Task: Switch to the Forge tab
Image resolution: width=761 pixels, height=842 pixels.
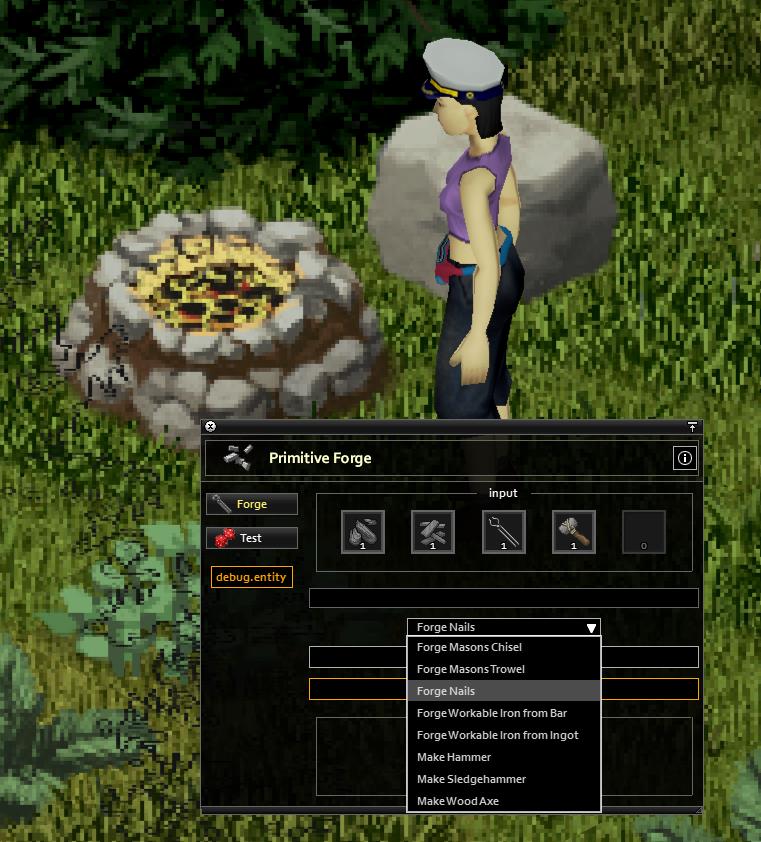Action: click(x=252, y=504)
